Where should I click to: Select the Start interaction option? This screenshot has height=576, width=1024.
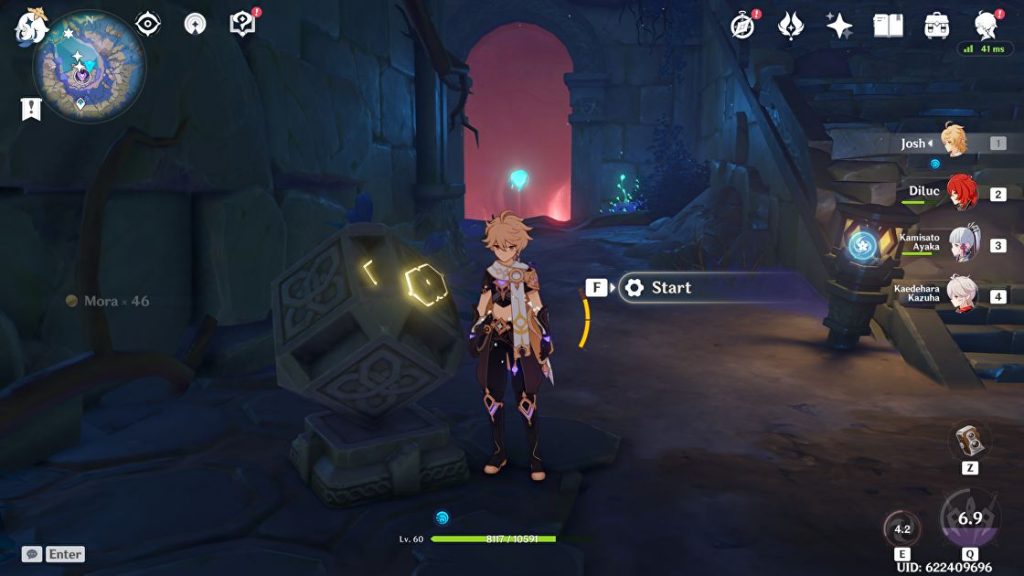coord(670,288)
